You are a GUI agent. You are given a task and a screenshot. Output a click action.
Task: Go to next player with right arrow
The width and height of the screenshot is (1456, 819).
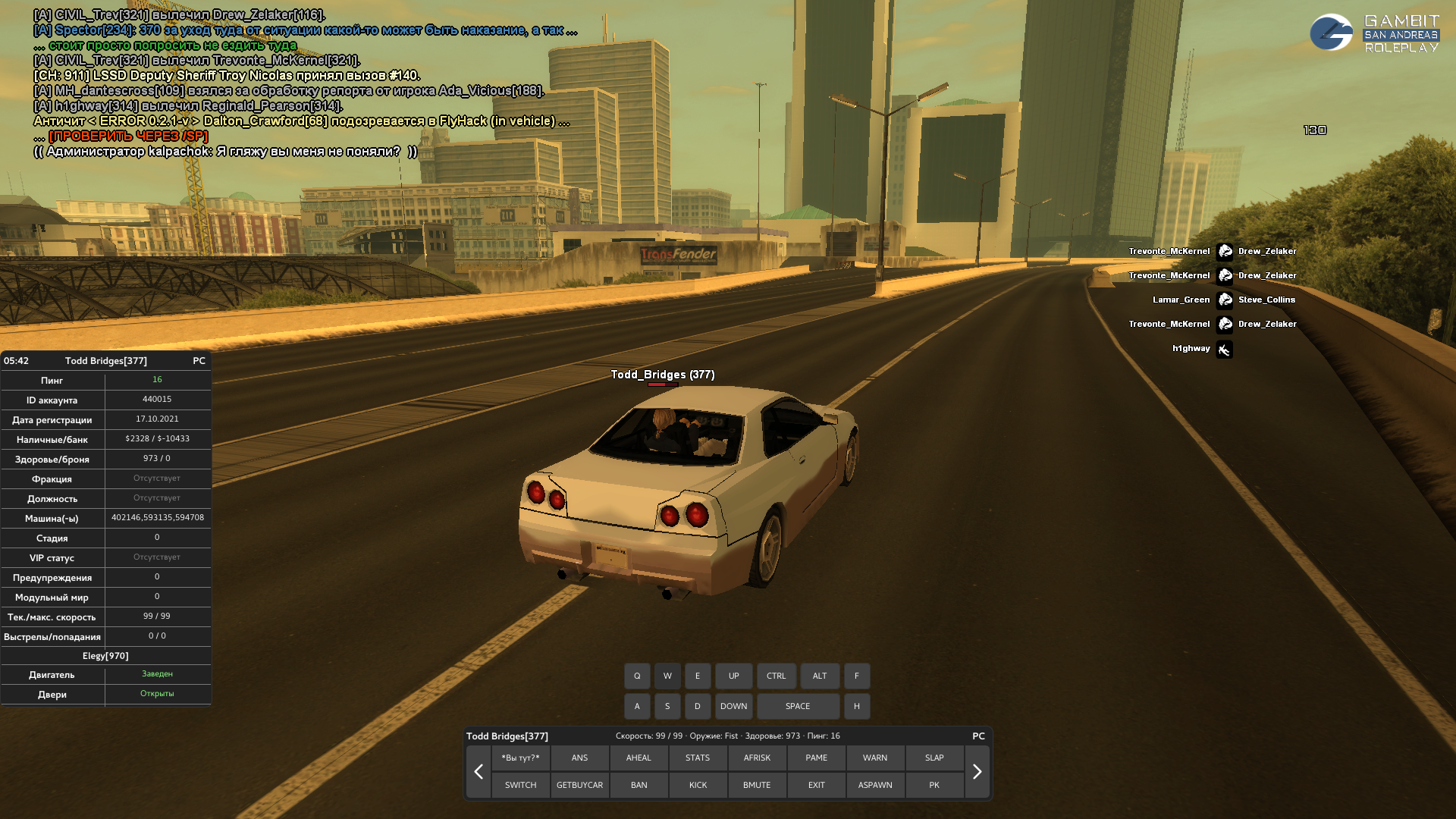click(x=977, y=772)
